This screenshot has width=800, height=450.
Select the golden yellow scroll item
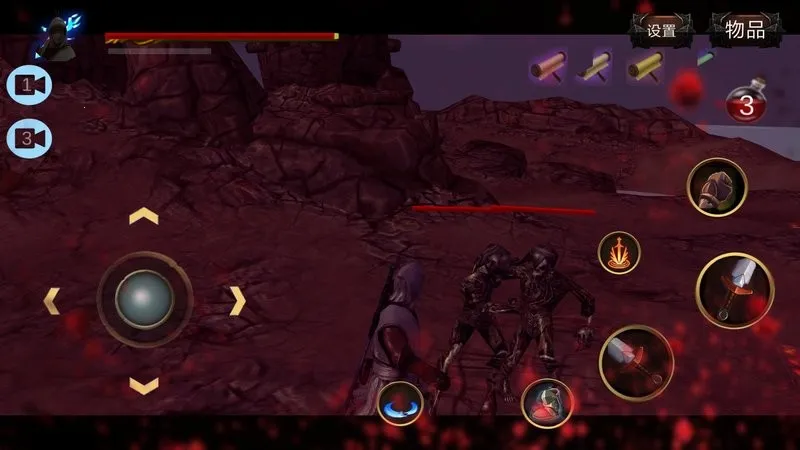pyautogui.click(x=645, y=67)
